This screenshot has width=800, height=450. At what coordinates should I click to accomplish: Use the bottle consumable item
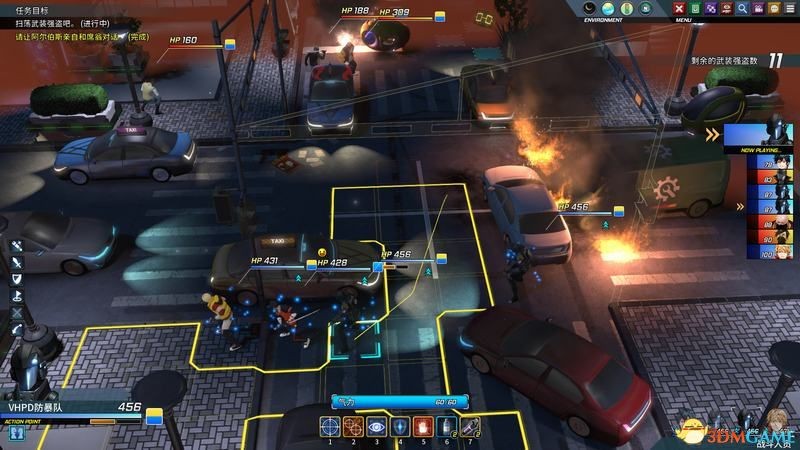click(444, 427)
